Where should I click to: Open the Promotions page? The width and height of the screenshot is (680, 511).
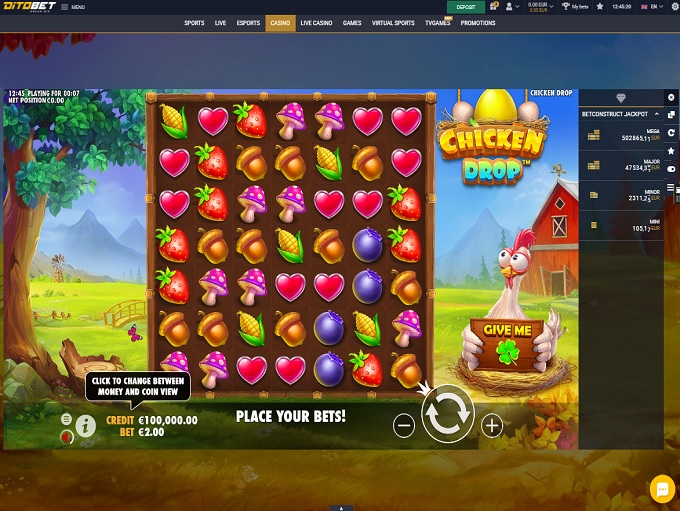coord(478,22)
